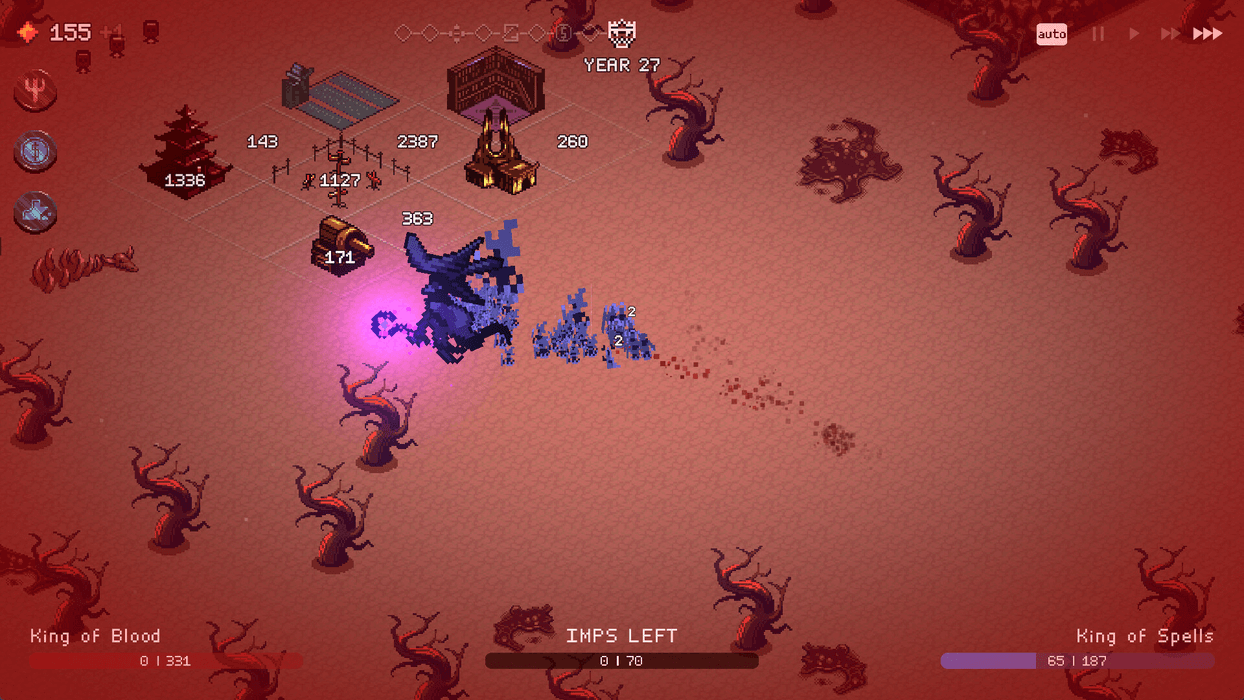Set normal speed with the single play arrow
This screenshot has height=700, width=1244.
pyautogui.click(x=1133, y=34)
